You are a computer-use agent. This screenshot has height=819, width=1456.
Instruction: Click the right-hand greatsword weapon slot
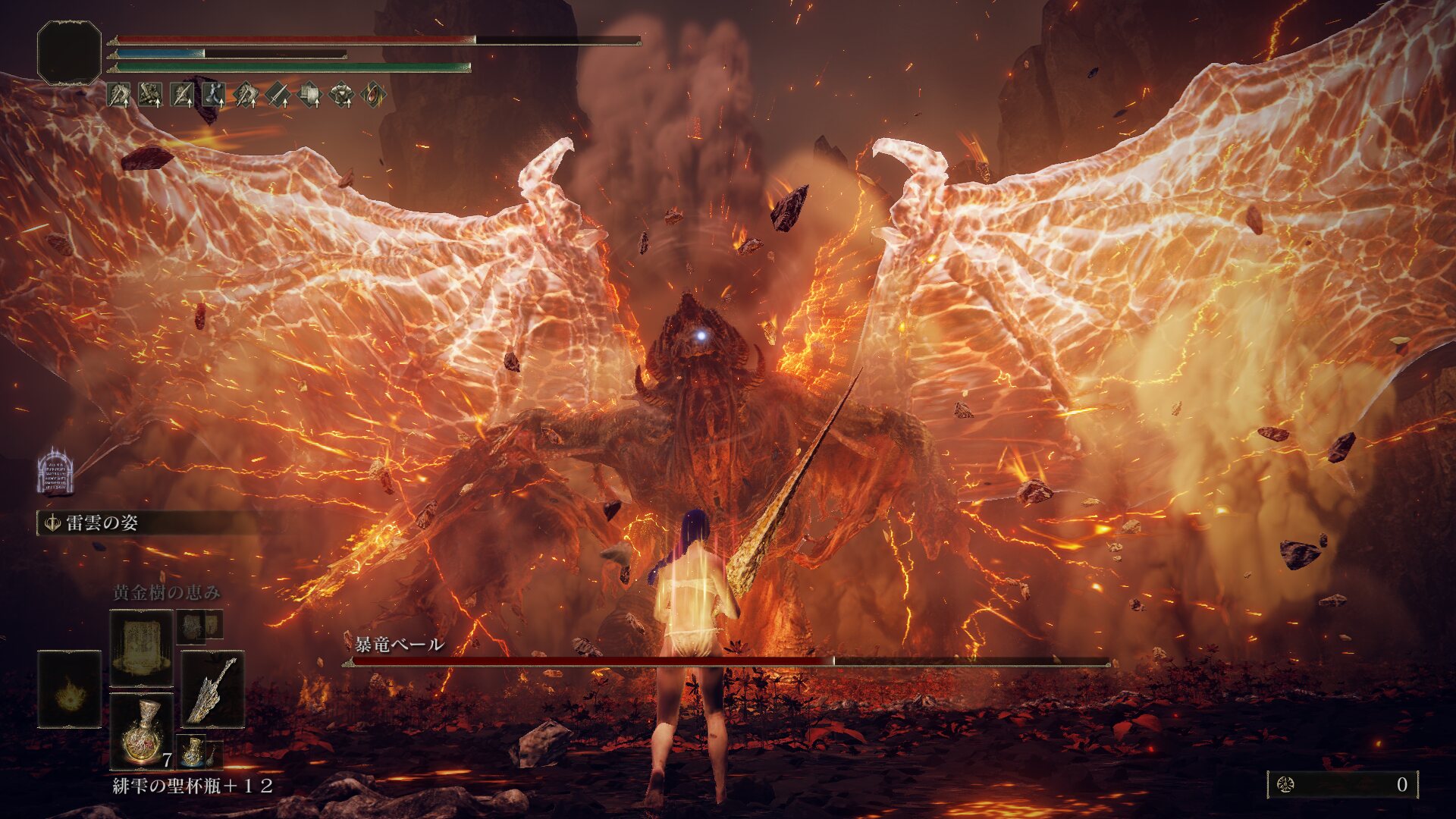[212, 689]
